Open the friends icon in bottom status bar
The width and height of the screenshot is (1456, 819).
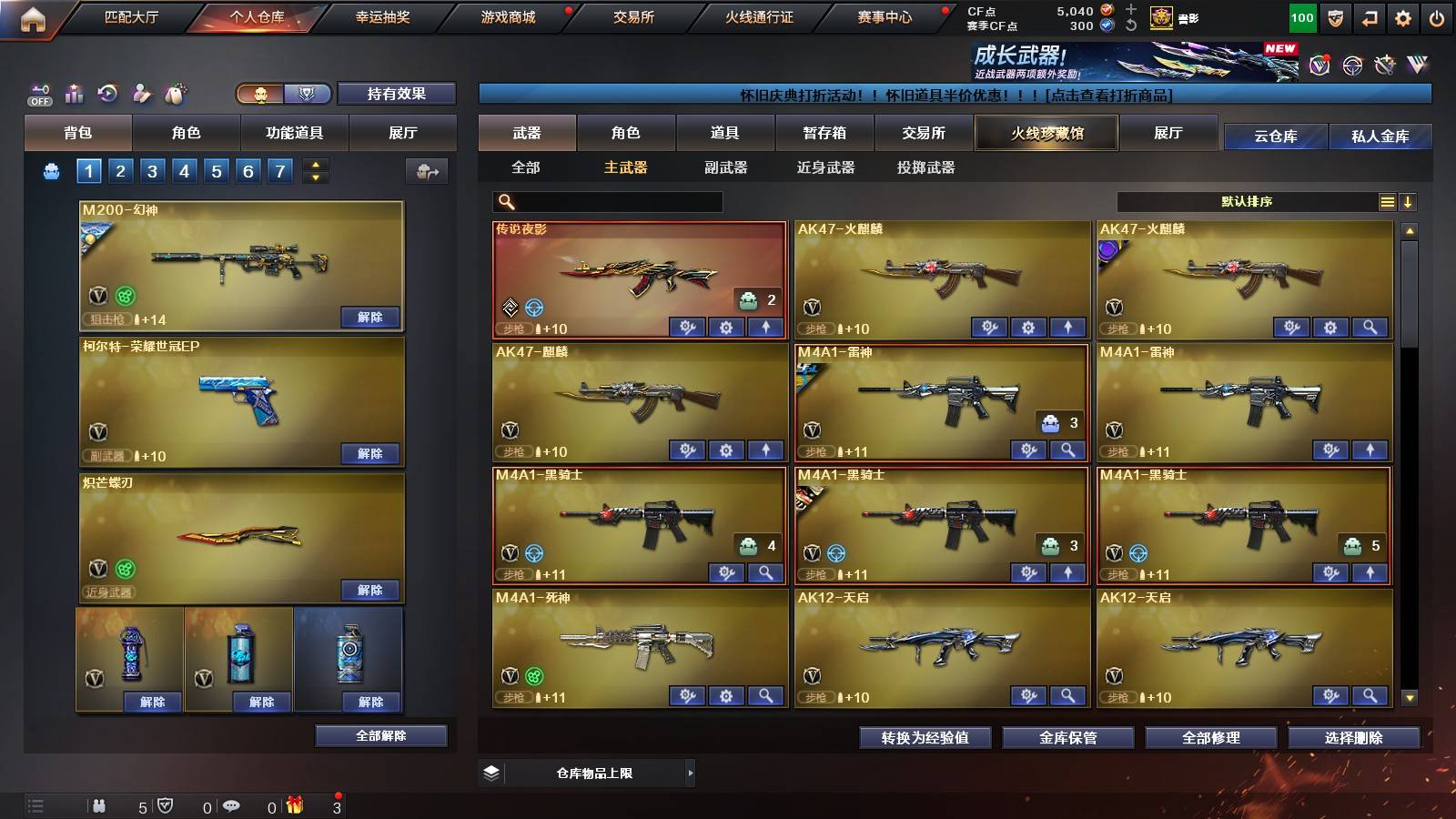98,806
